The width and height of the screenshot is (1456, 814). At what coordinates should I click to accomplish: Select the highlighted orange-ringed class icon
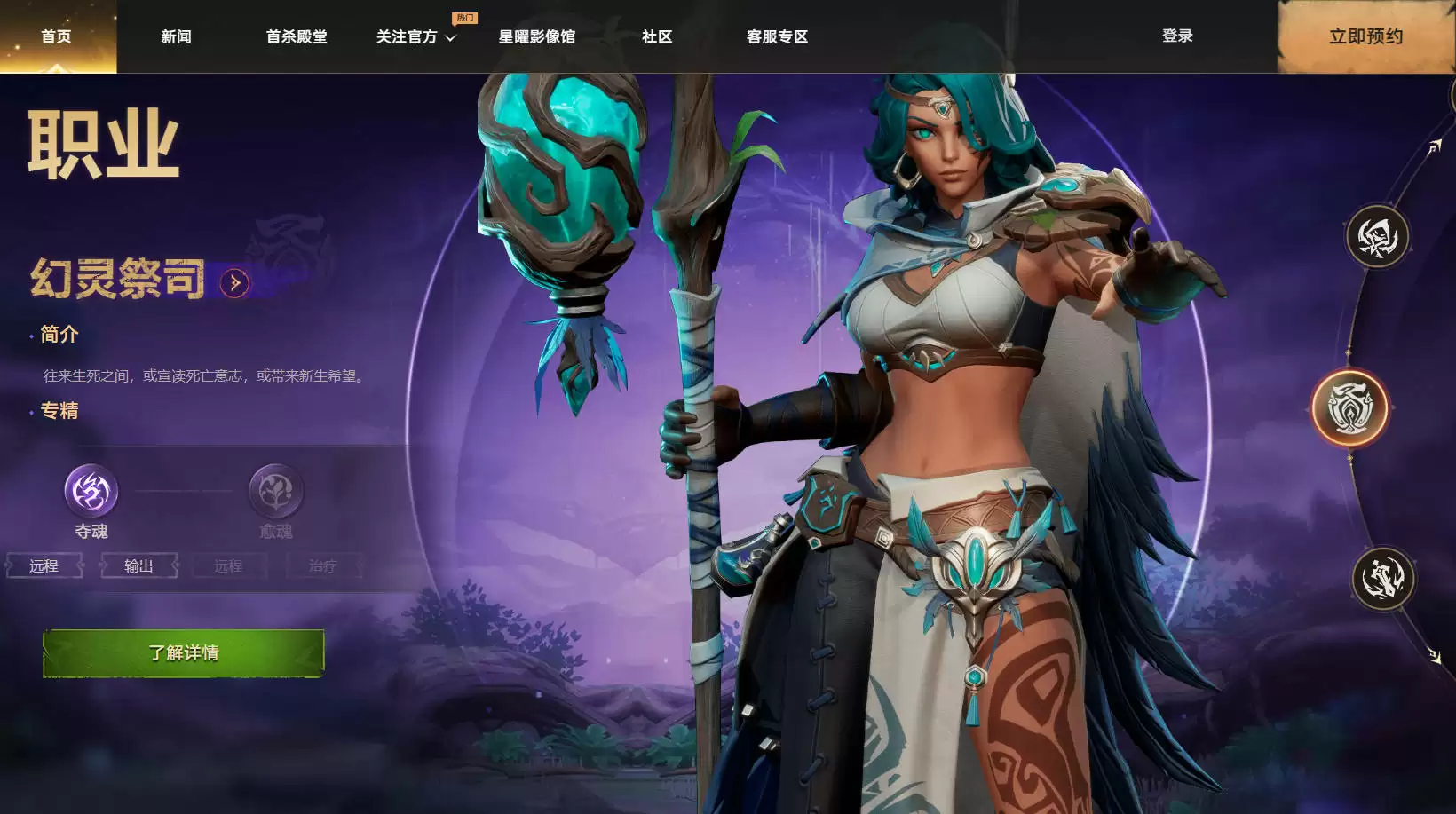click(1350, 407)
